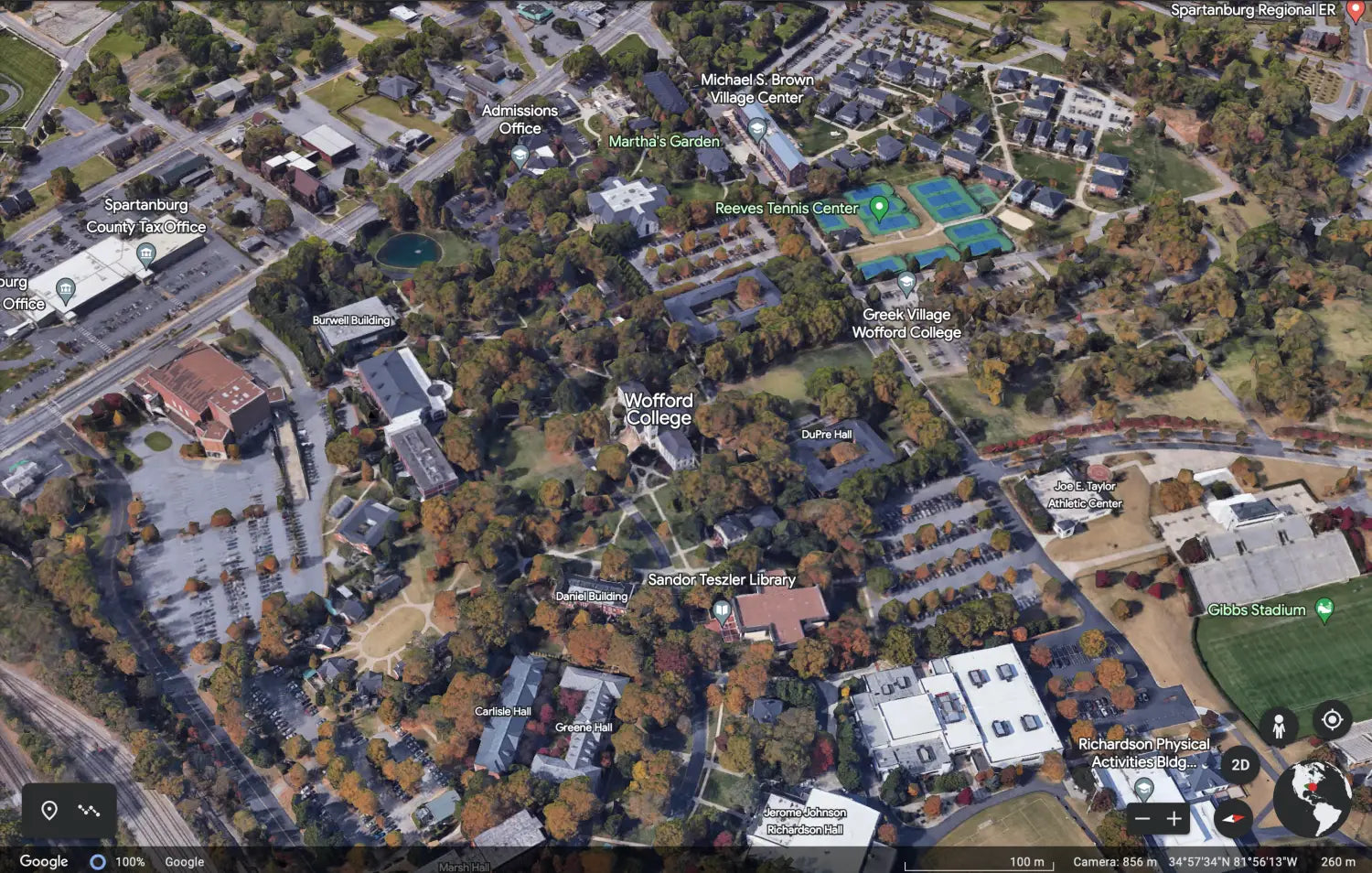Click the My Location target icon
This screenshot has width=1372, height=873.
pyautogui.click(x=1332, y=721)
